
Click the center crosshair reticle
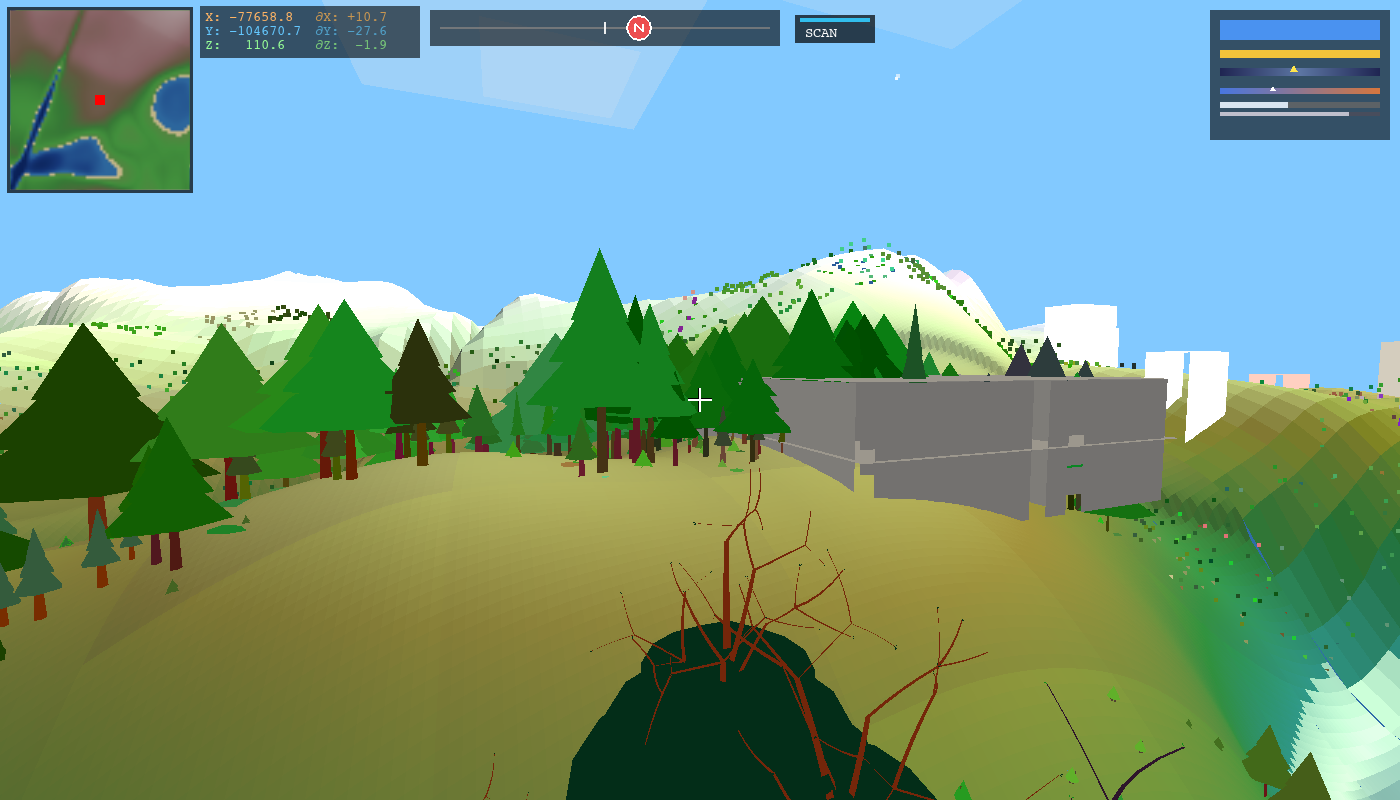coord(700,400)
